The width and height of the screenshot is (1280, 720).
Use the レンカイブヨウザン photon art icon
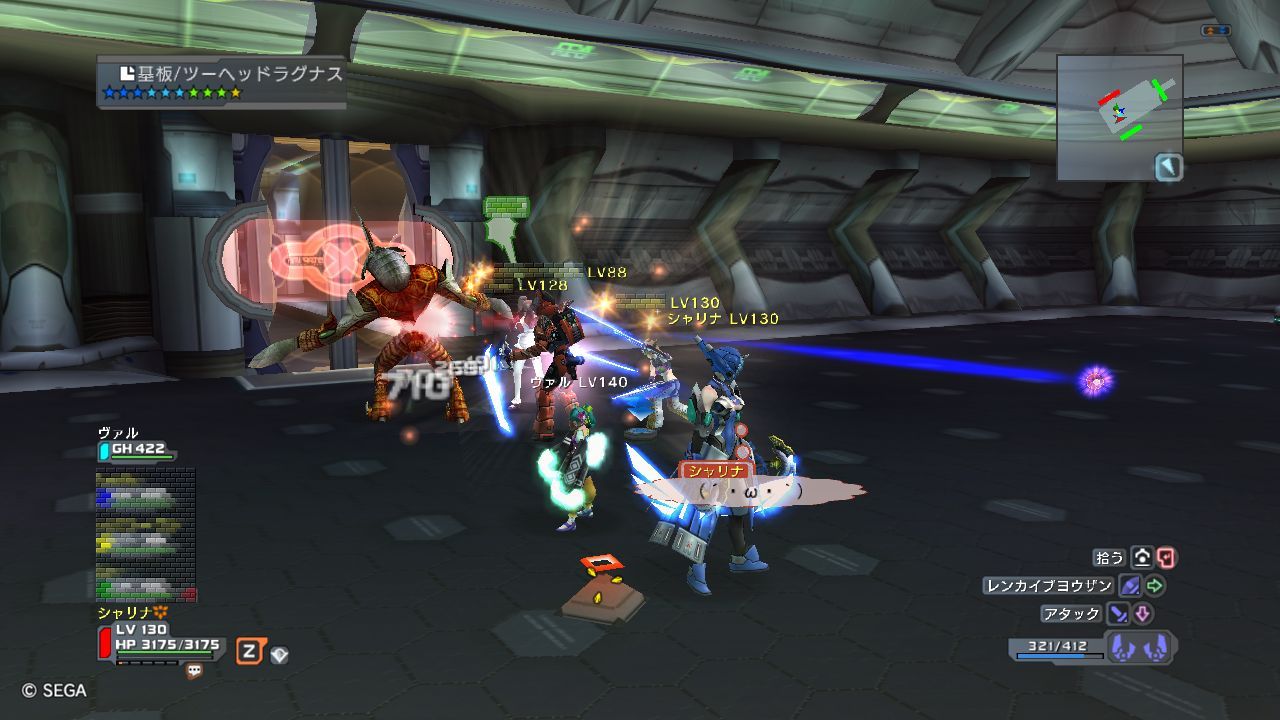pos(1130,586)
